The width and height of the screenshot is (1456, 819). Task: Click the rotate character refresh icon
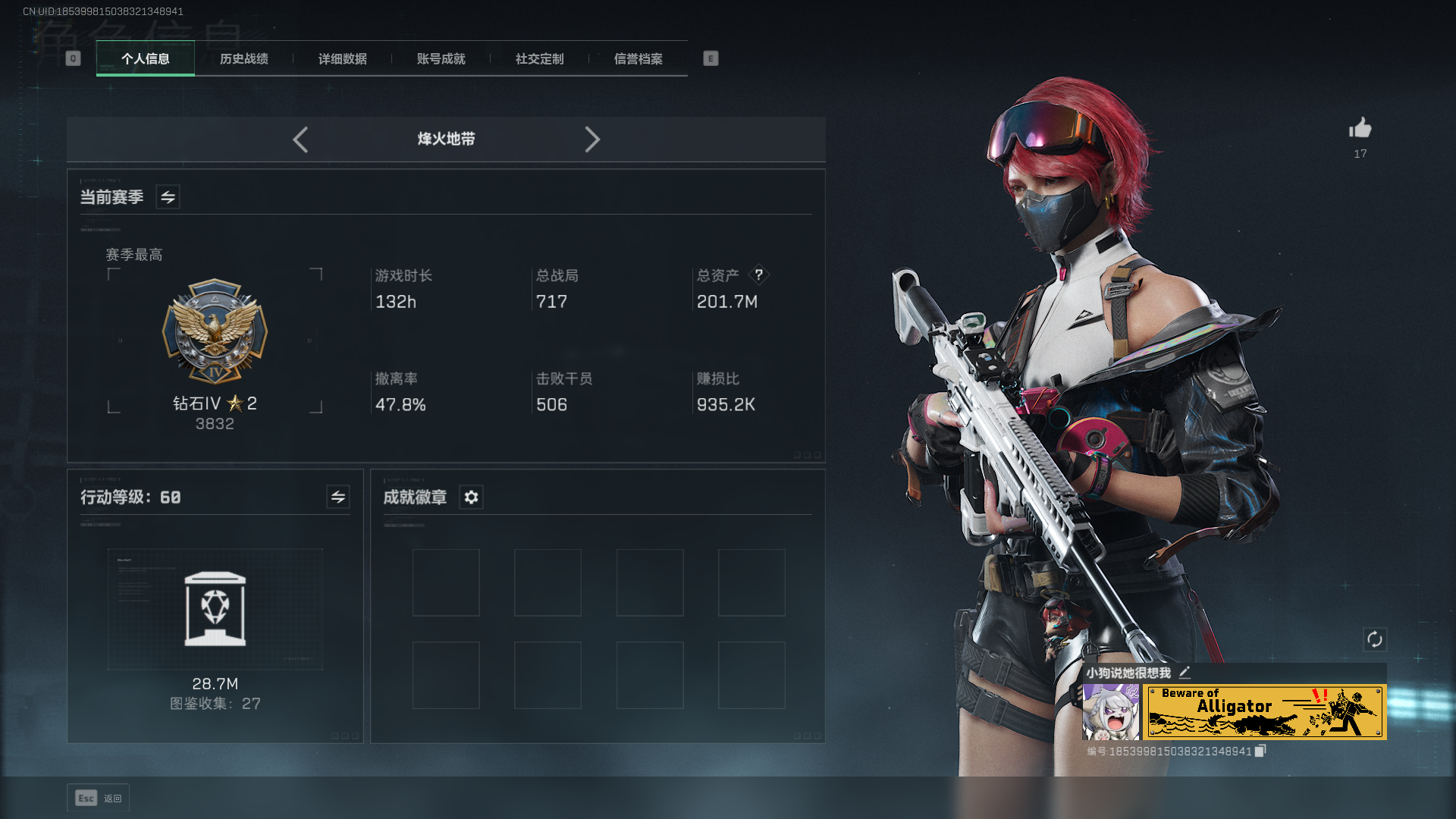point(1374,639)
